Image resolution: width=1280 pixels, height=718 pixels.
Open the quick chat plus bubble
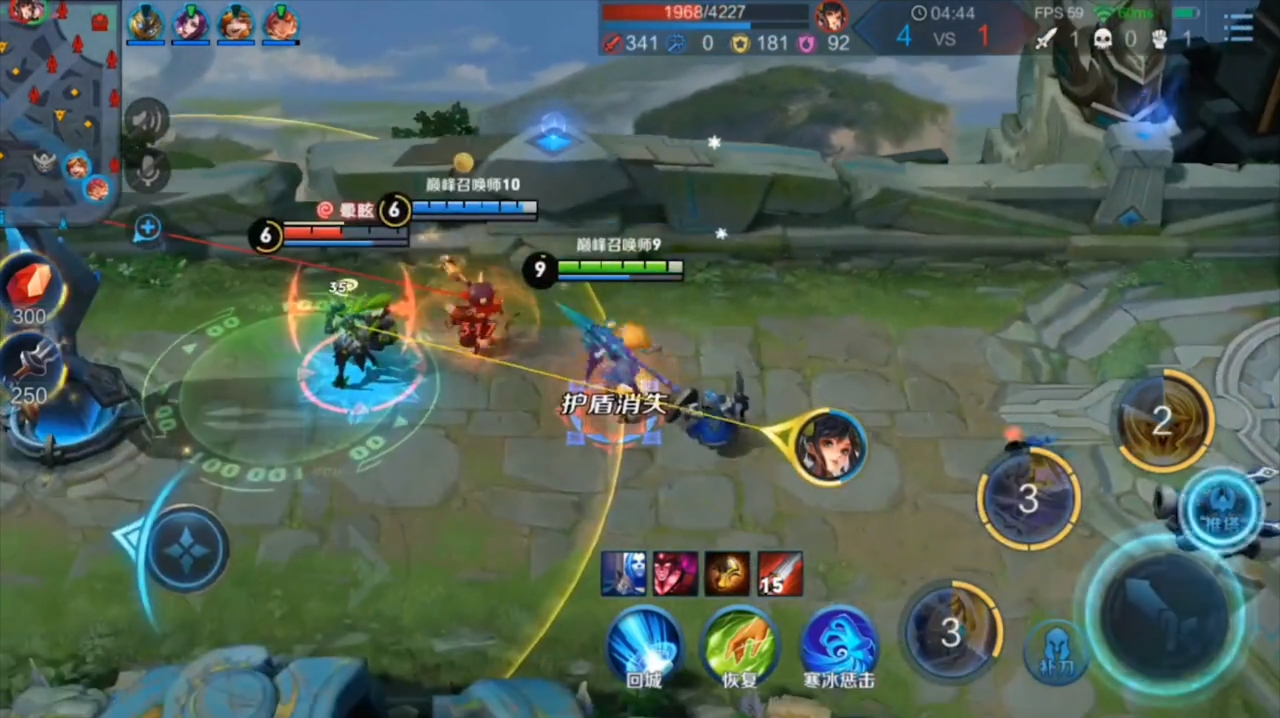147,228
